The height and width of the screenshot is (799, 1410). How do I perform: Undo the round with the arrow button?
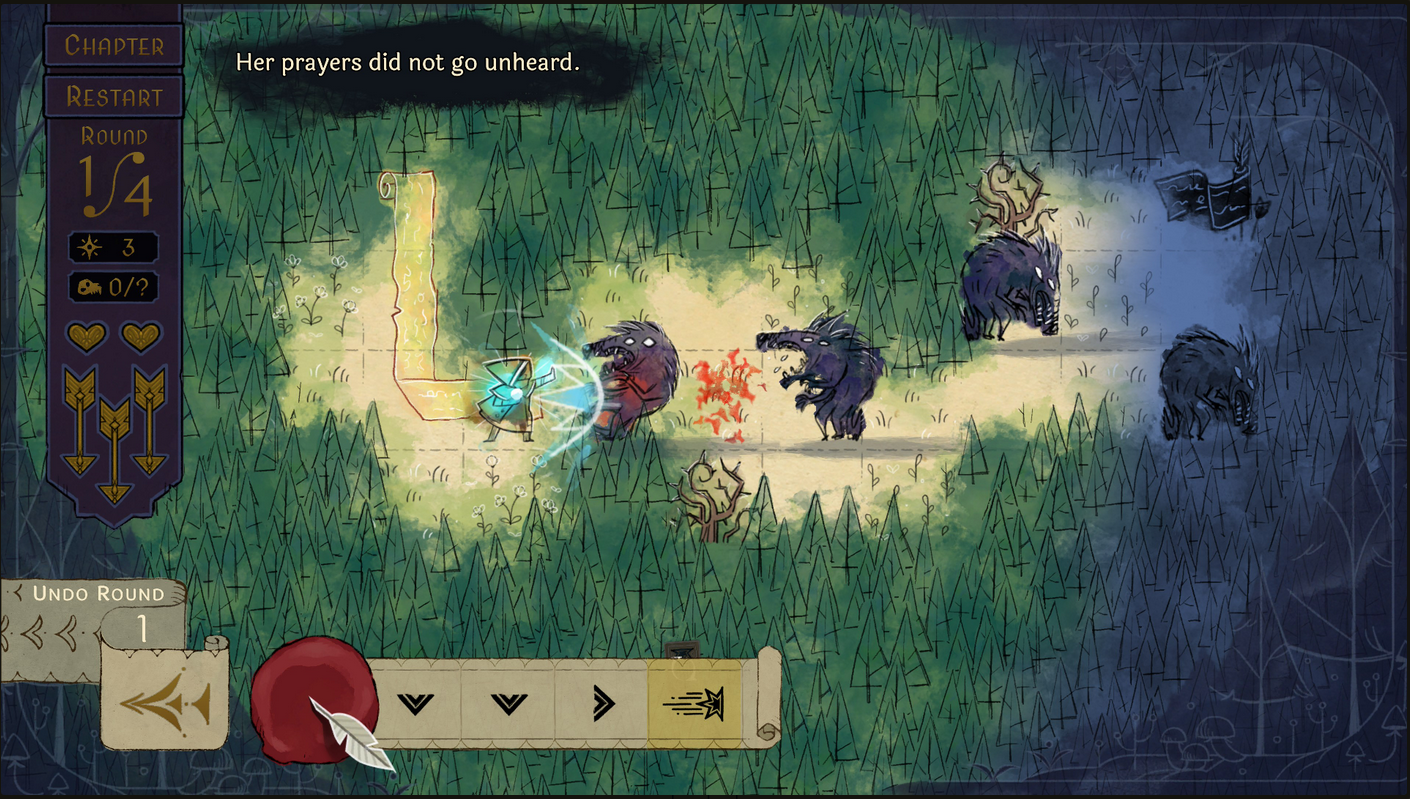(165, 703)
